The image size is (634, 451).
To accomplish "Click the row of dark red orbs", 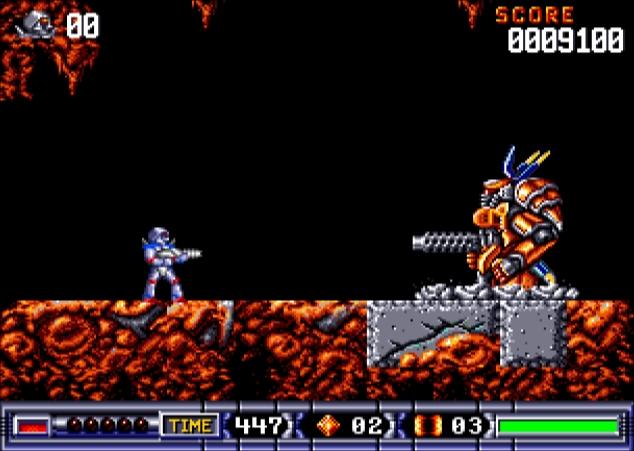I will pyautogui.click(x=107, y=426).
